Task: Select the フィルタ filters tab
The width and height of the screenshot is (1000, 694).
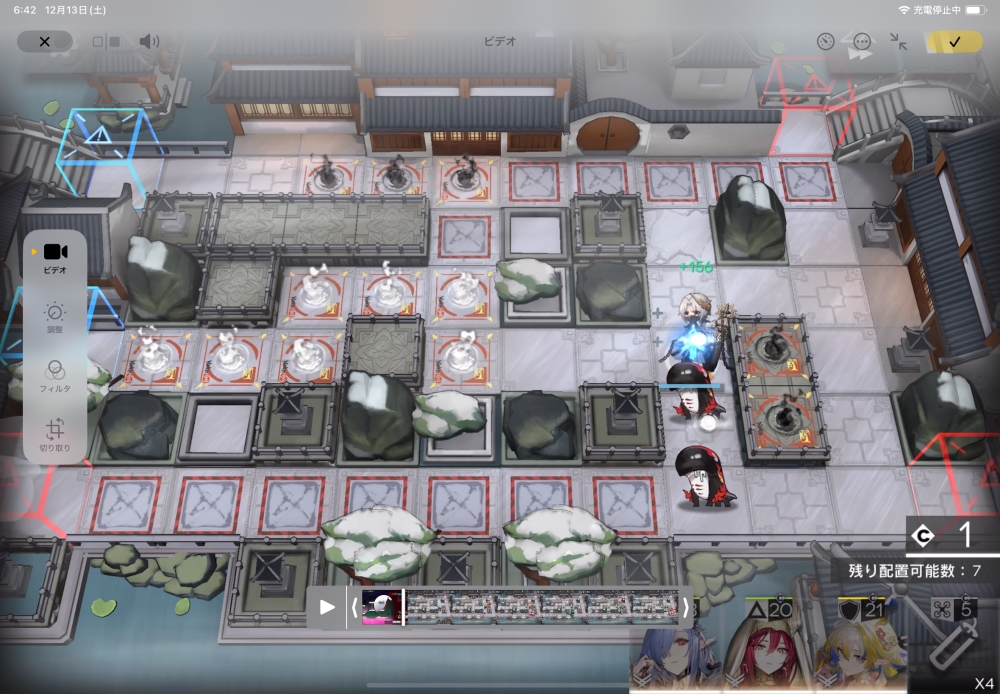Action: pyautogui.click(x=55, y=375)
